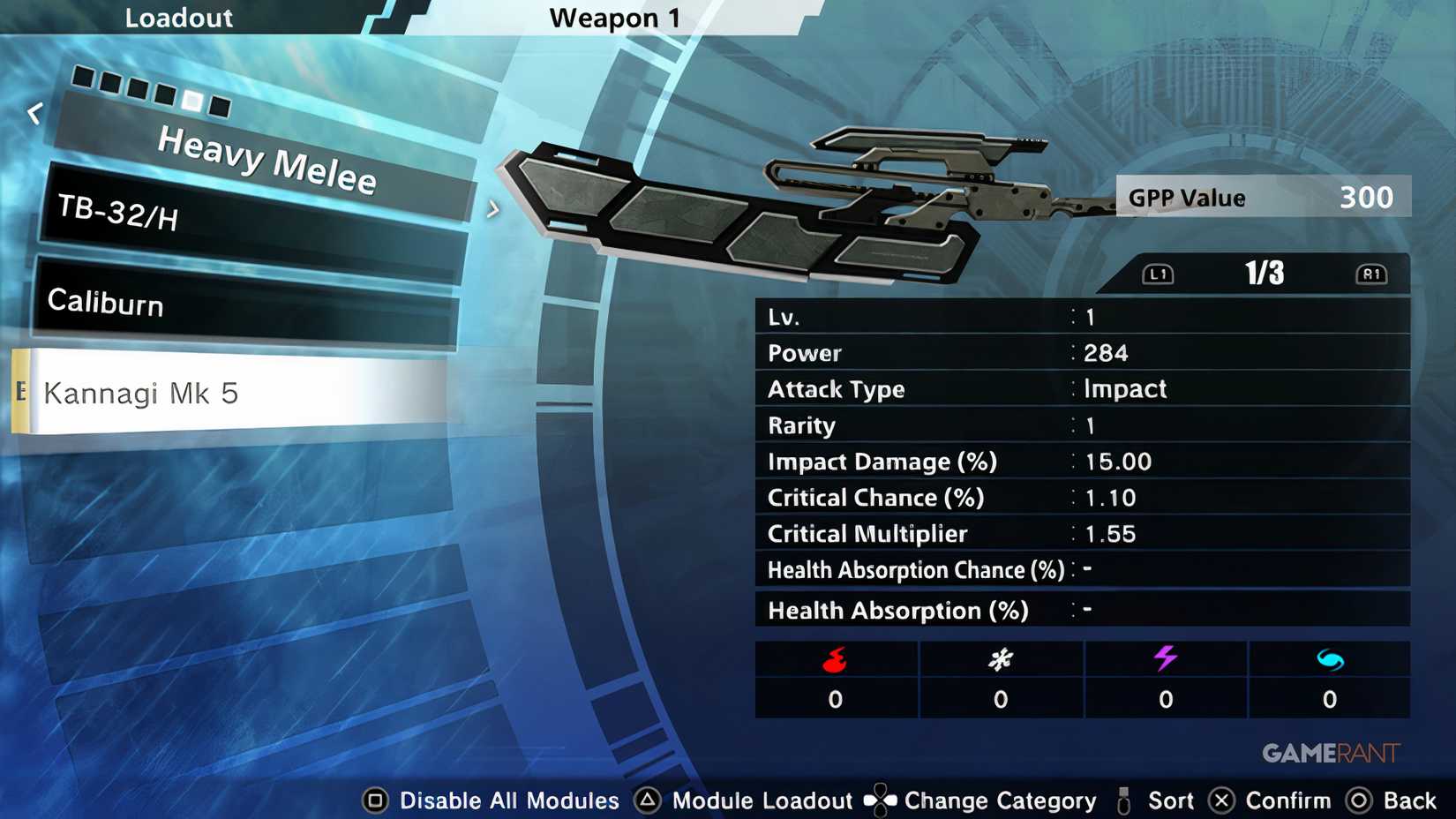The height and width of the screenshot is (819, 1456).
Task: Click the R1 shoulder button icon
Action: coord(1373,274)
